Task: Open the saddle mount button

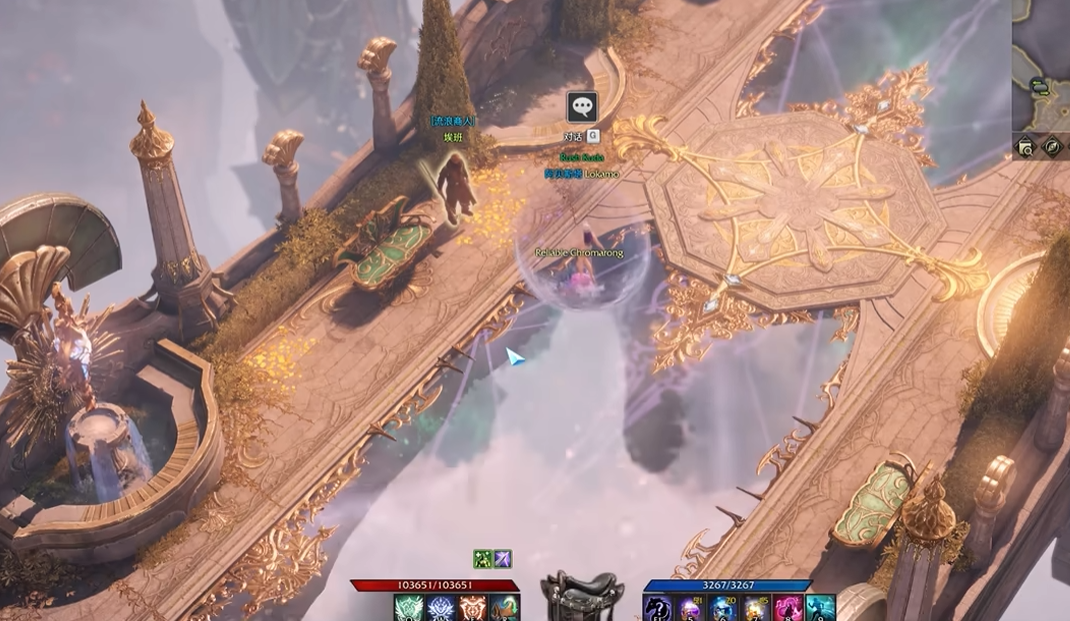Action: (581, 597)
